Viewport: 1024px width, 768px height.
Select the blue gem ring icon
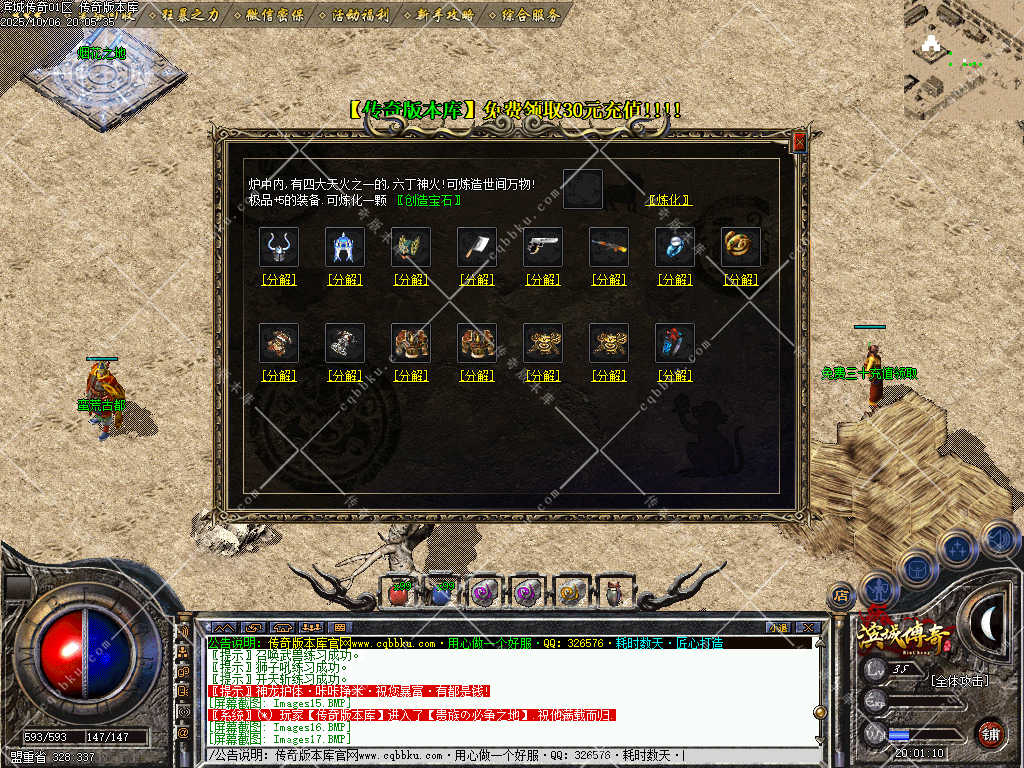(675, 247)
